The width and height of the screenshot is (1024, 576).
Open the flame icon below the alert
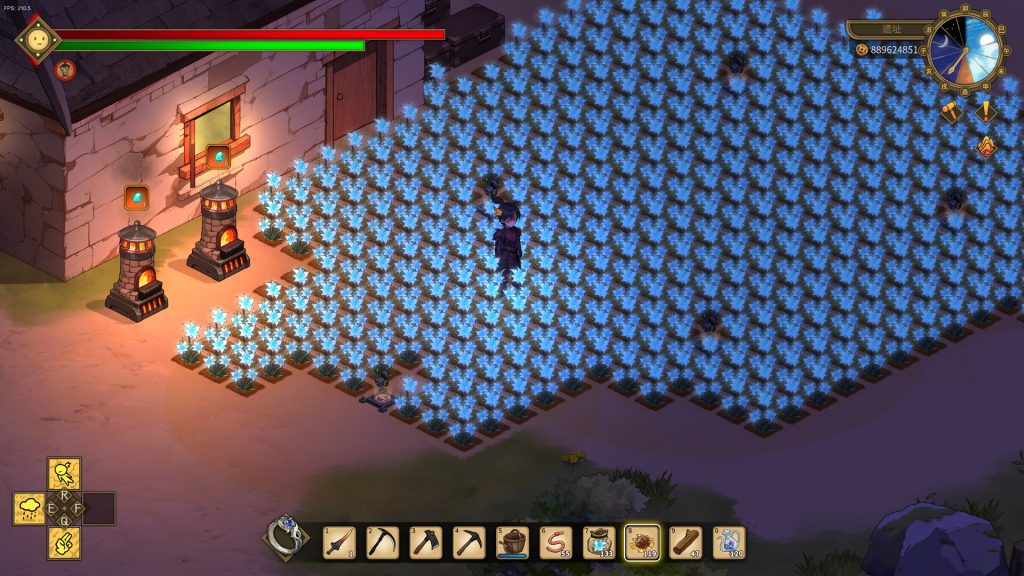pos(987,147)
